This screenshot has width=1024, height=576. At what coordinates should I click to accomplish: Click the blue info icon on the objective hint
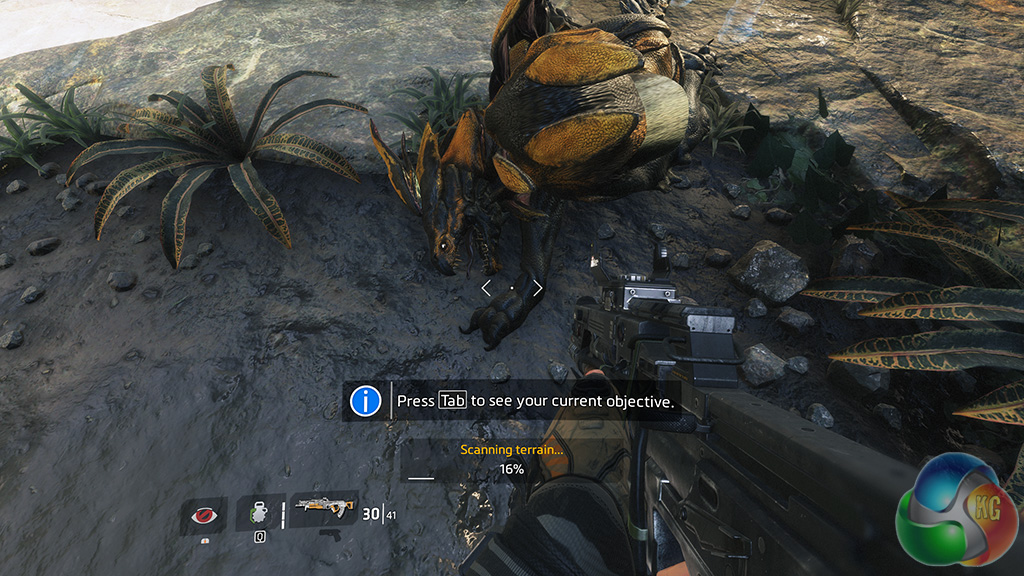point(366,401)
